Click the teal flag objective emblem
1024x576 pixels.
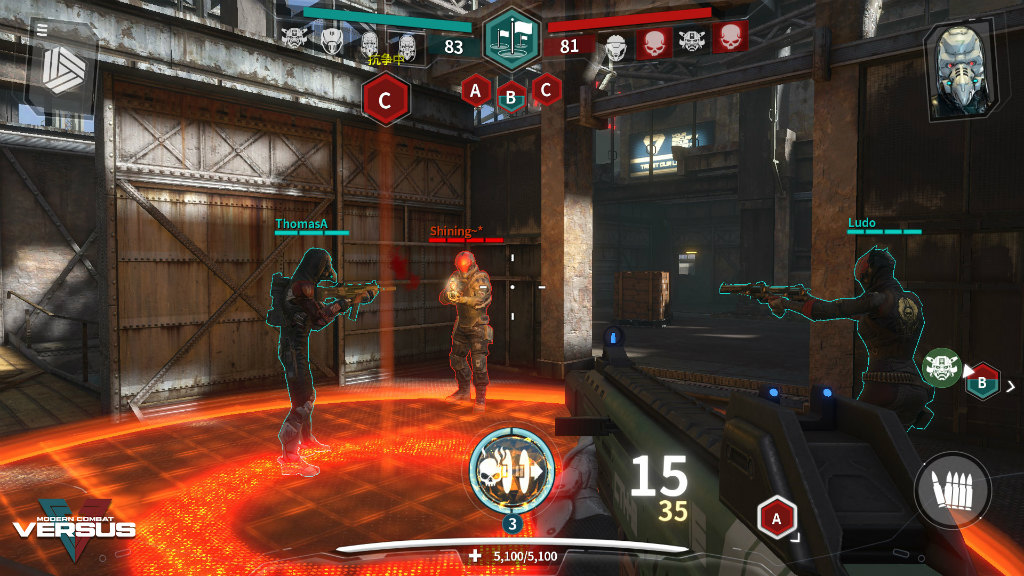click(x=512, y=40)
